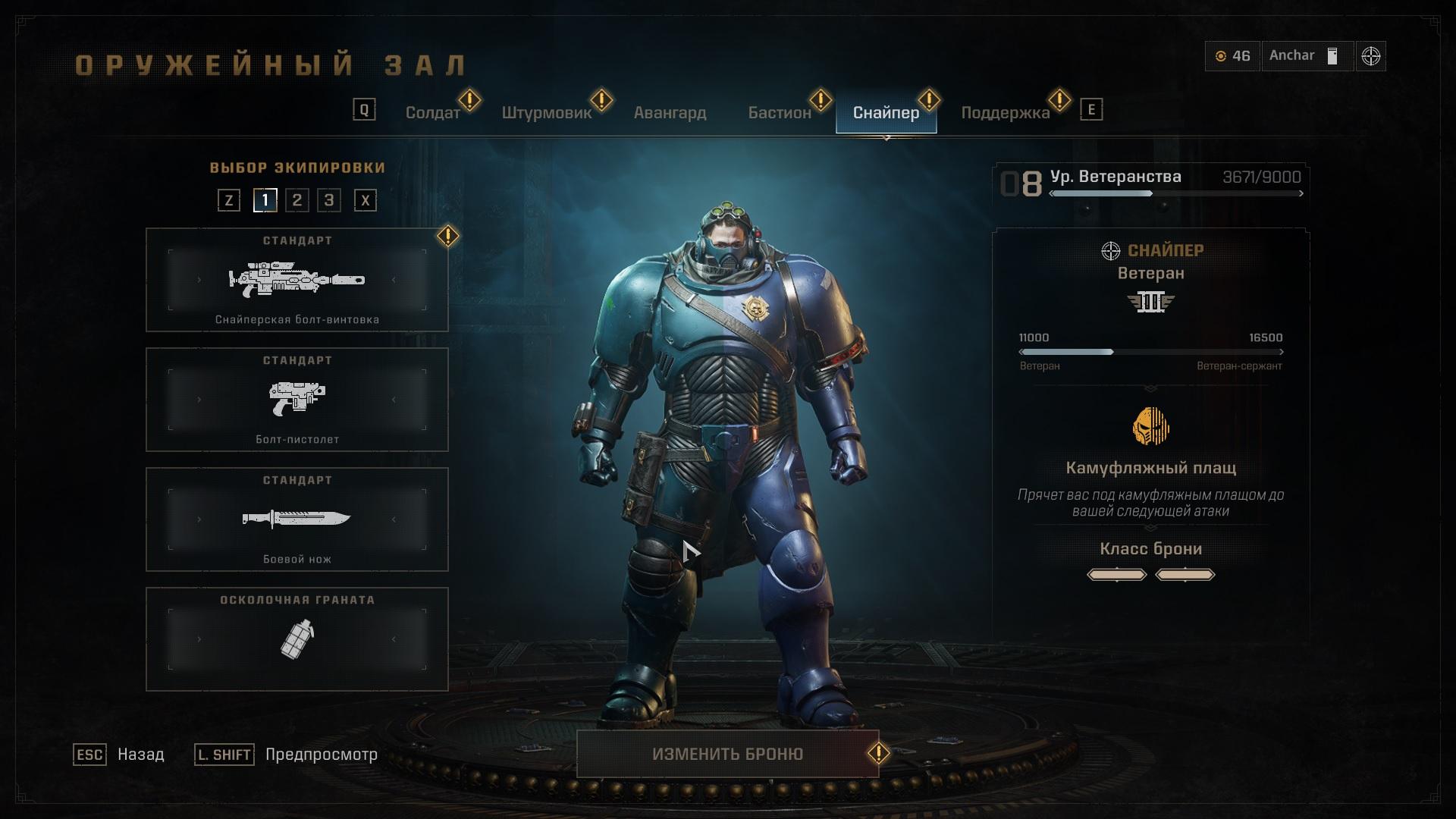
Task: Switch to the Солдат class tab
Action: (x=432, y=113)
